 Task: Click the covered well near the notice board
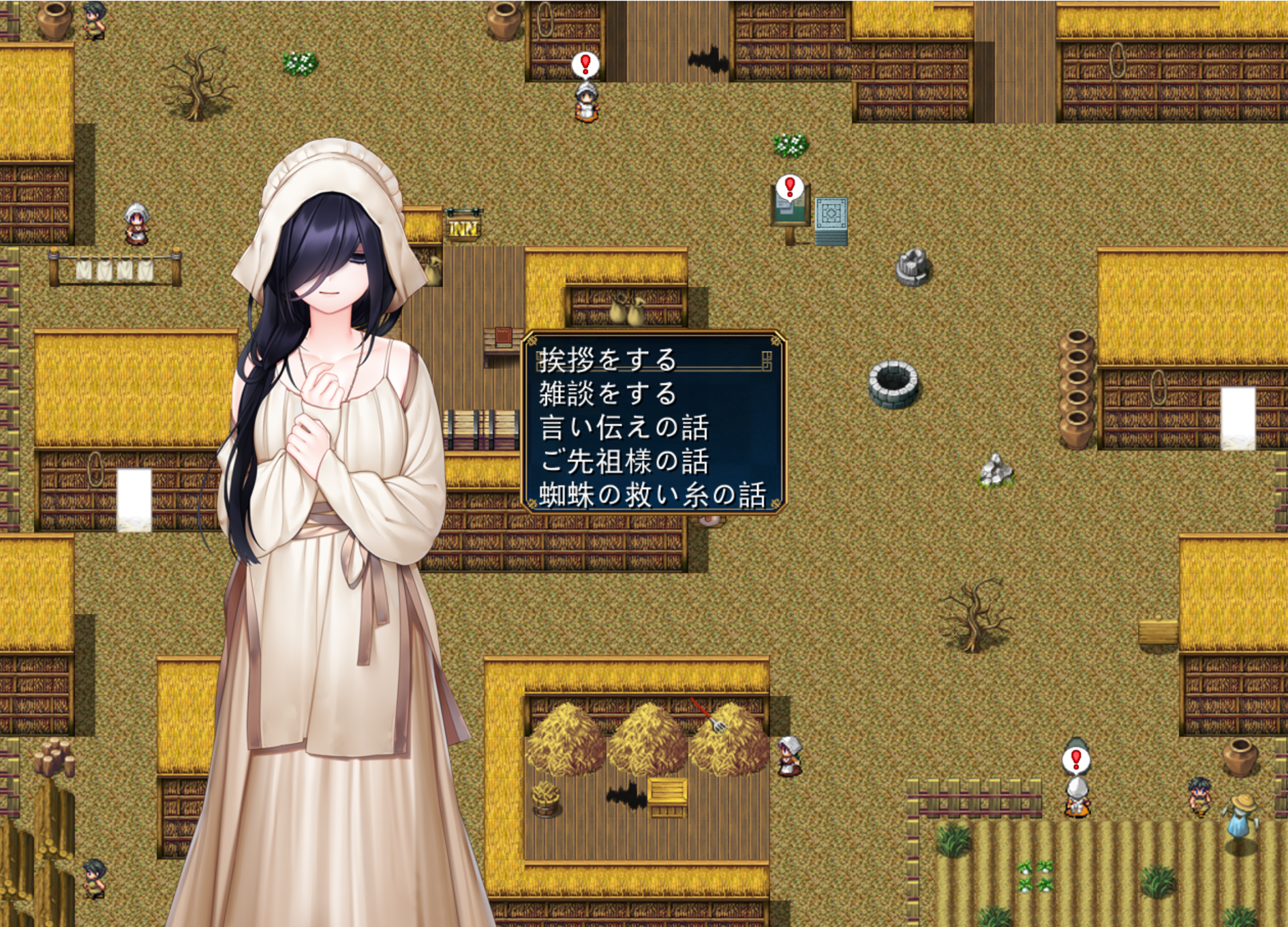914,268
